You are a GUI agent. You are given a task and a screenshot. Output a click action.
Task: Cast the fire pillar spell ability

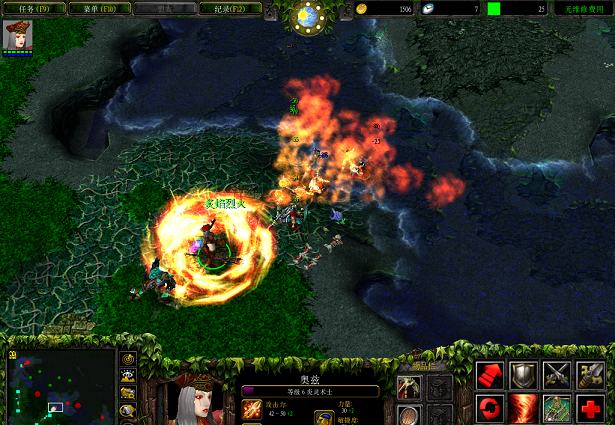click(x=523, y=408)
